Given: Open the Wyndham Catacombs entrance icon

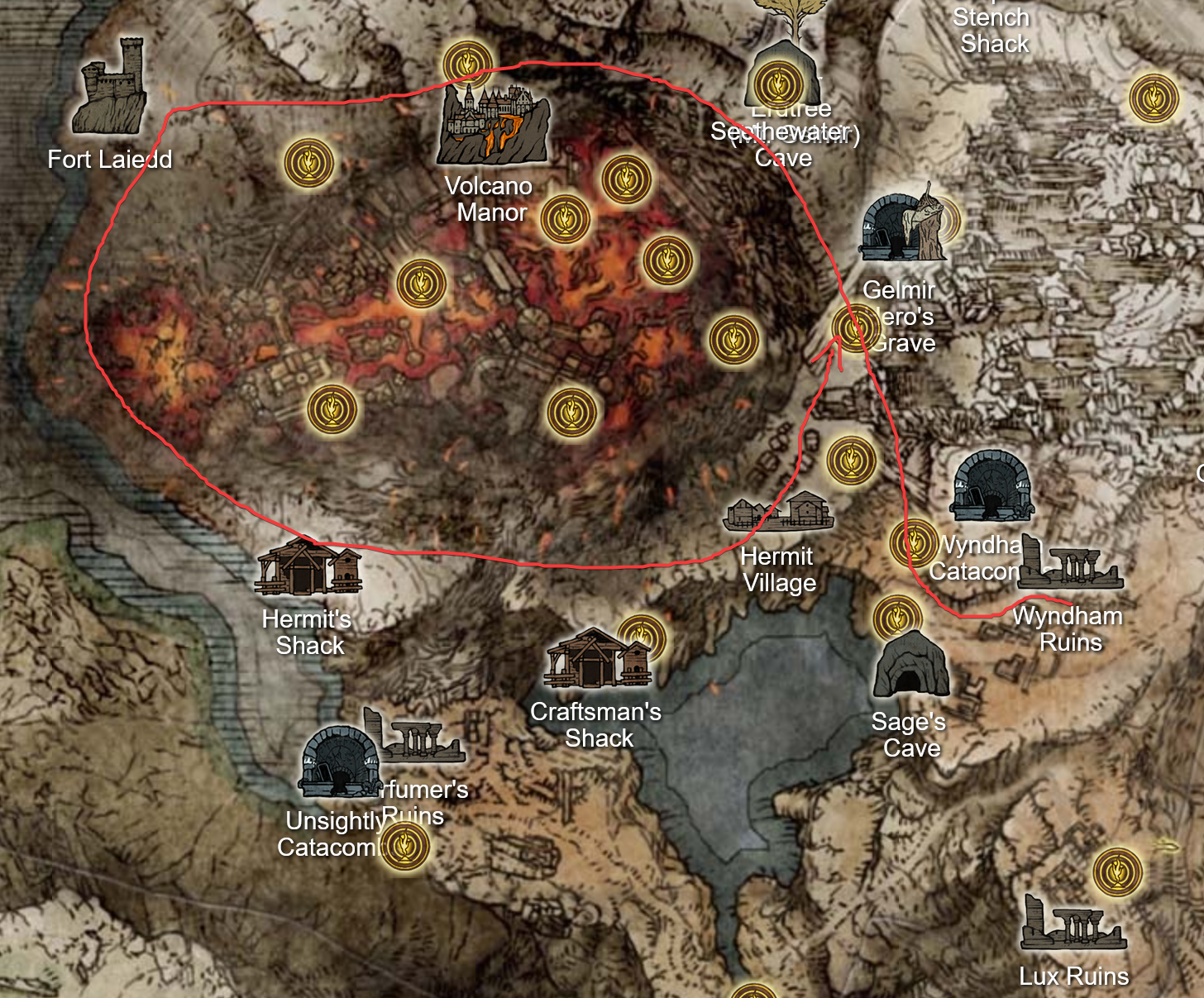Looking at the screenshot, I should 991,488.
